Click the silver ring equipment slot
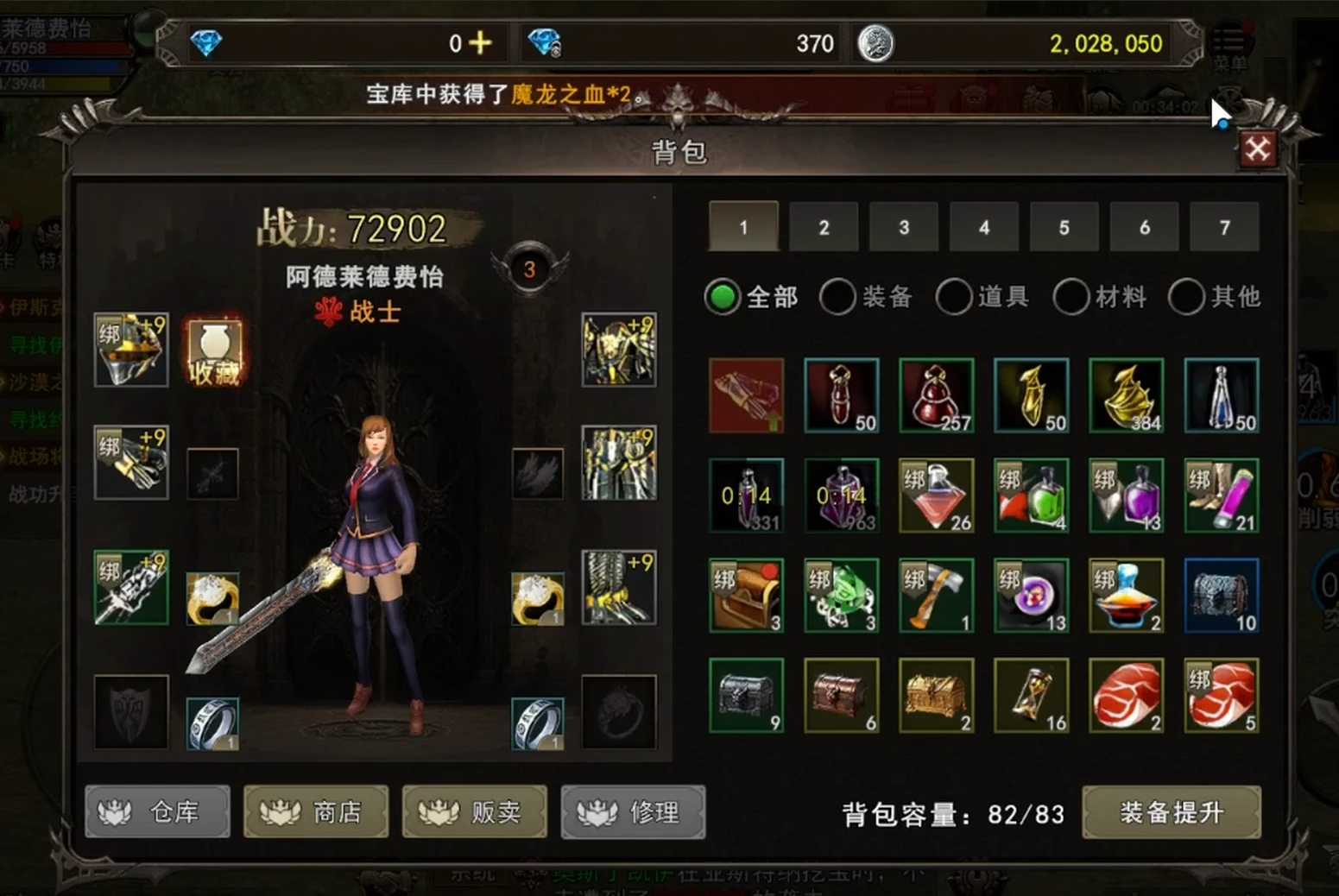Image resolution: width=1339 pixels, height=896 pixels. [x=212, y=721]
